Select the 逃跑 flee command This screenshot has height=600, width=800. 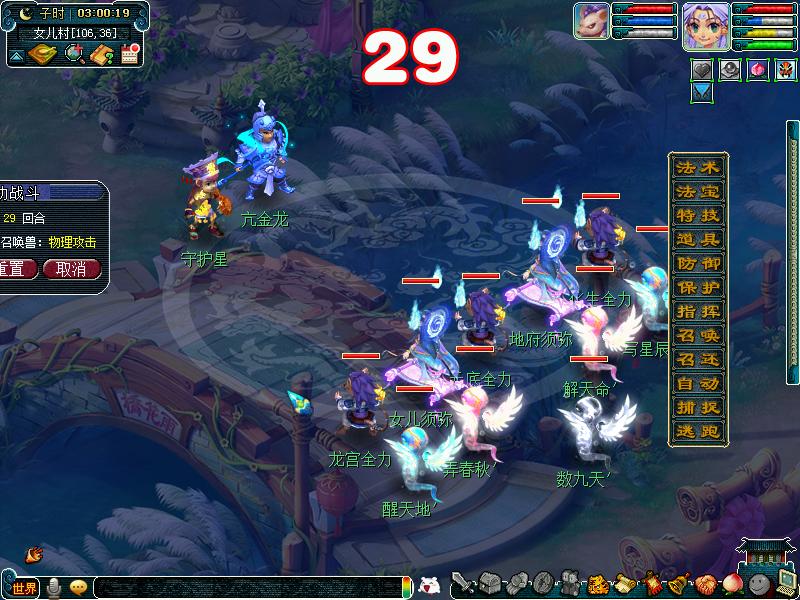coord(697,432)
